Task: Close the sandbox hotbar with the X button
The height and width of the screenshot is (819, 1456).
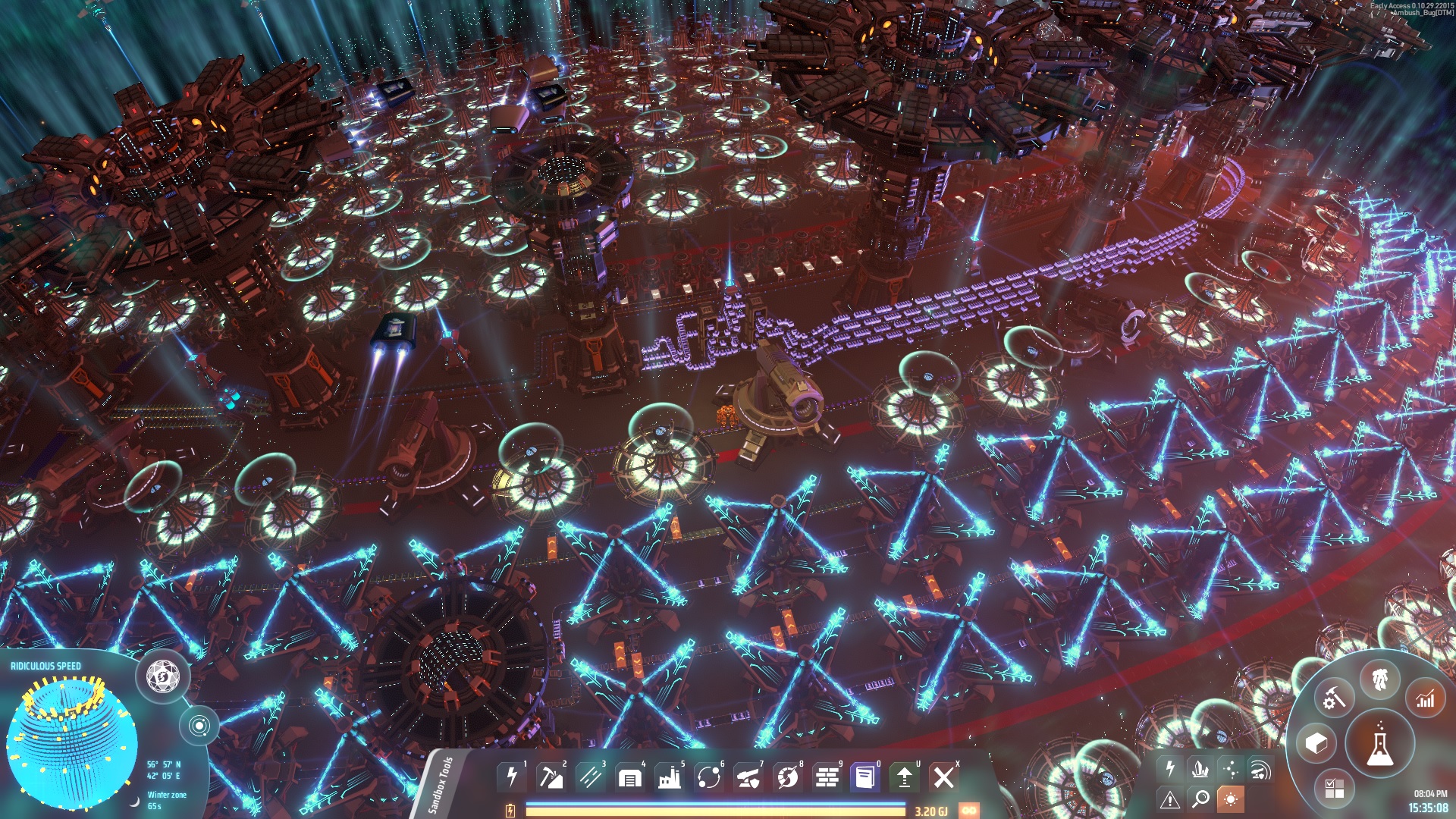Action: pyautogui.click(x=945, y=777)
